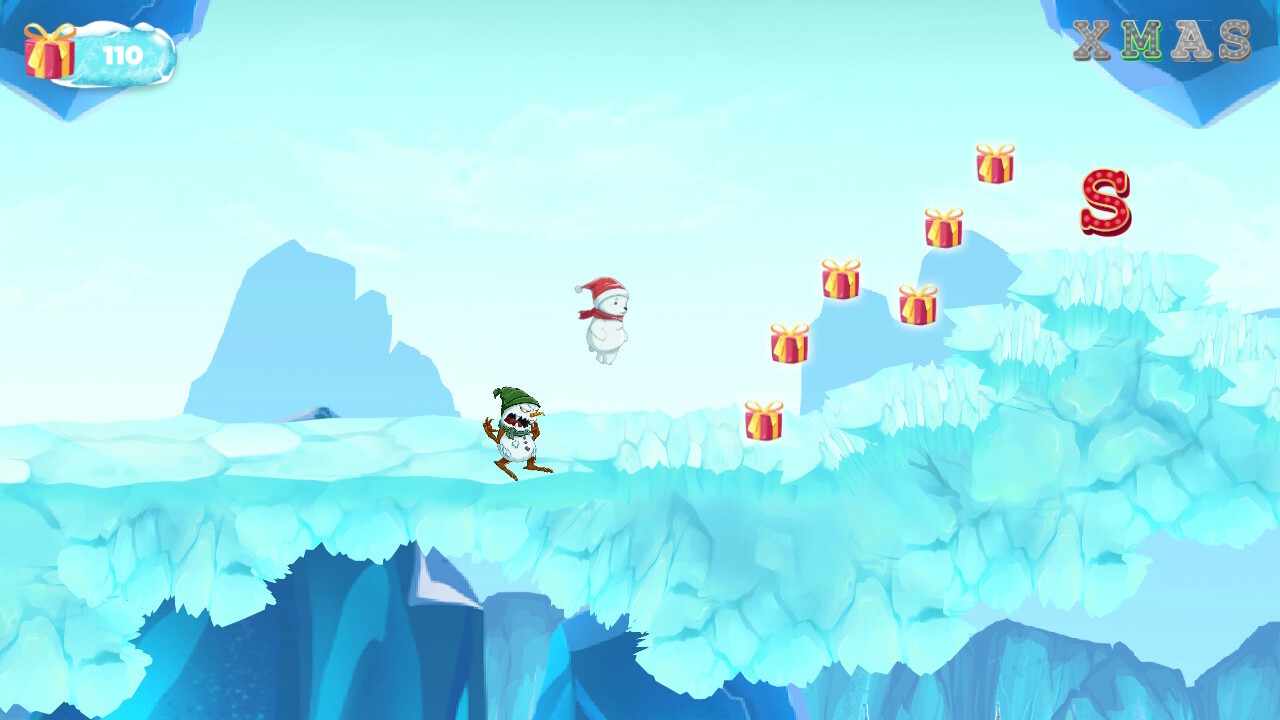The width and height of the screenshot is (1280, 720).
Task: Click the gift below the red letter S
Action: click(x=944, y=228)
